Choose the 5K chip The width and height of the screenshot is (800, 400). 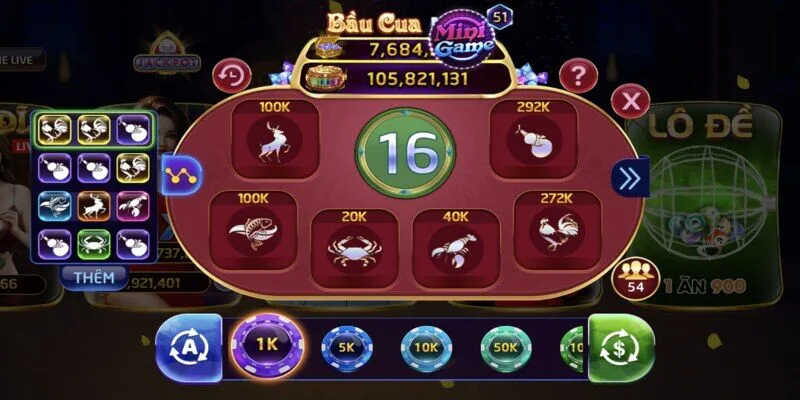[346, 349]
